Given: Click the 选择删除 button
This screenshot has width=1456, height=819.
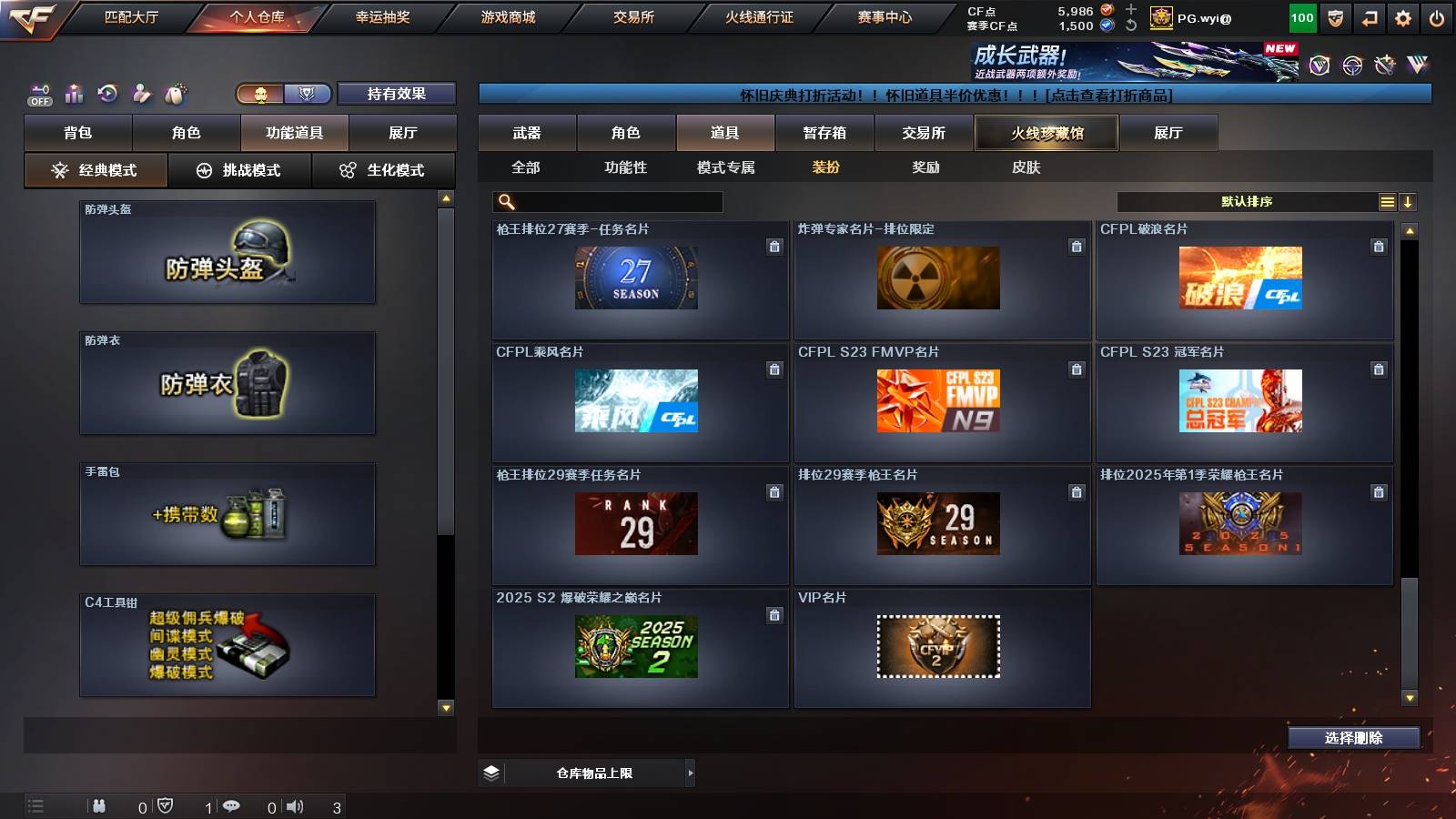Looking at the screenshot, I should [x=1353, y=737].
